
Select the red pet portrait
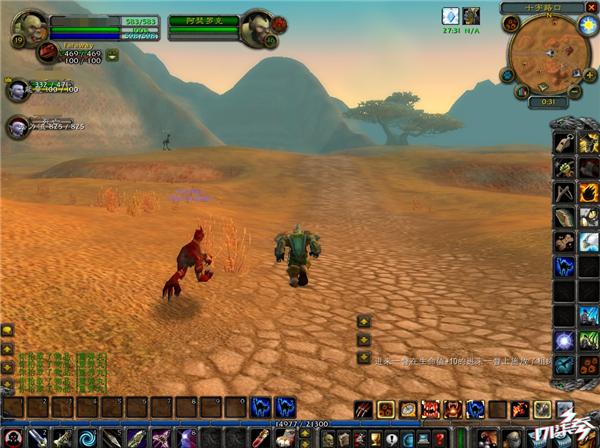click(x=48, y=53)
